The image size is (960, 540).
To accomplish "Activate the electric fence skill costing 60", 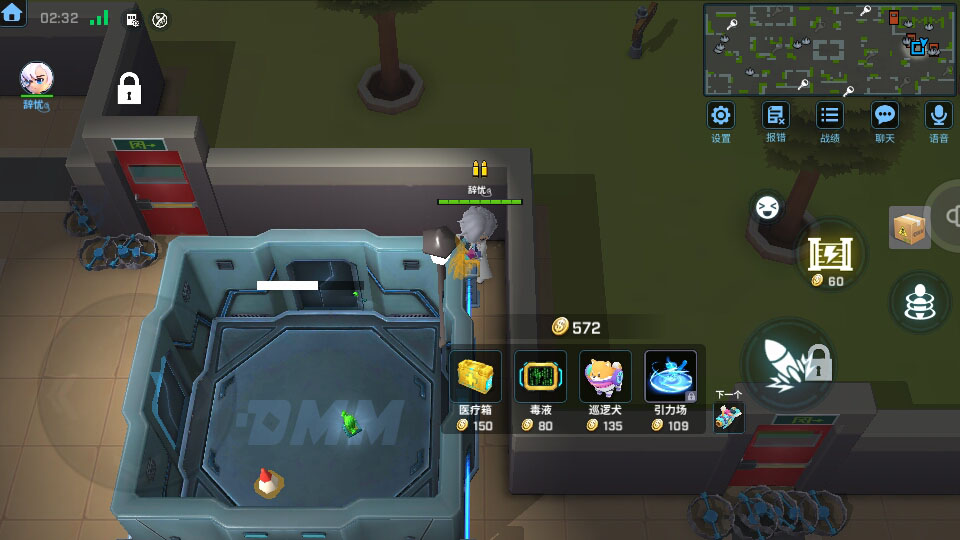I will click(x=830, y=254).
